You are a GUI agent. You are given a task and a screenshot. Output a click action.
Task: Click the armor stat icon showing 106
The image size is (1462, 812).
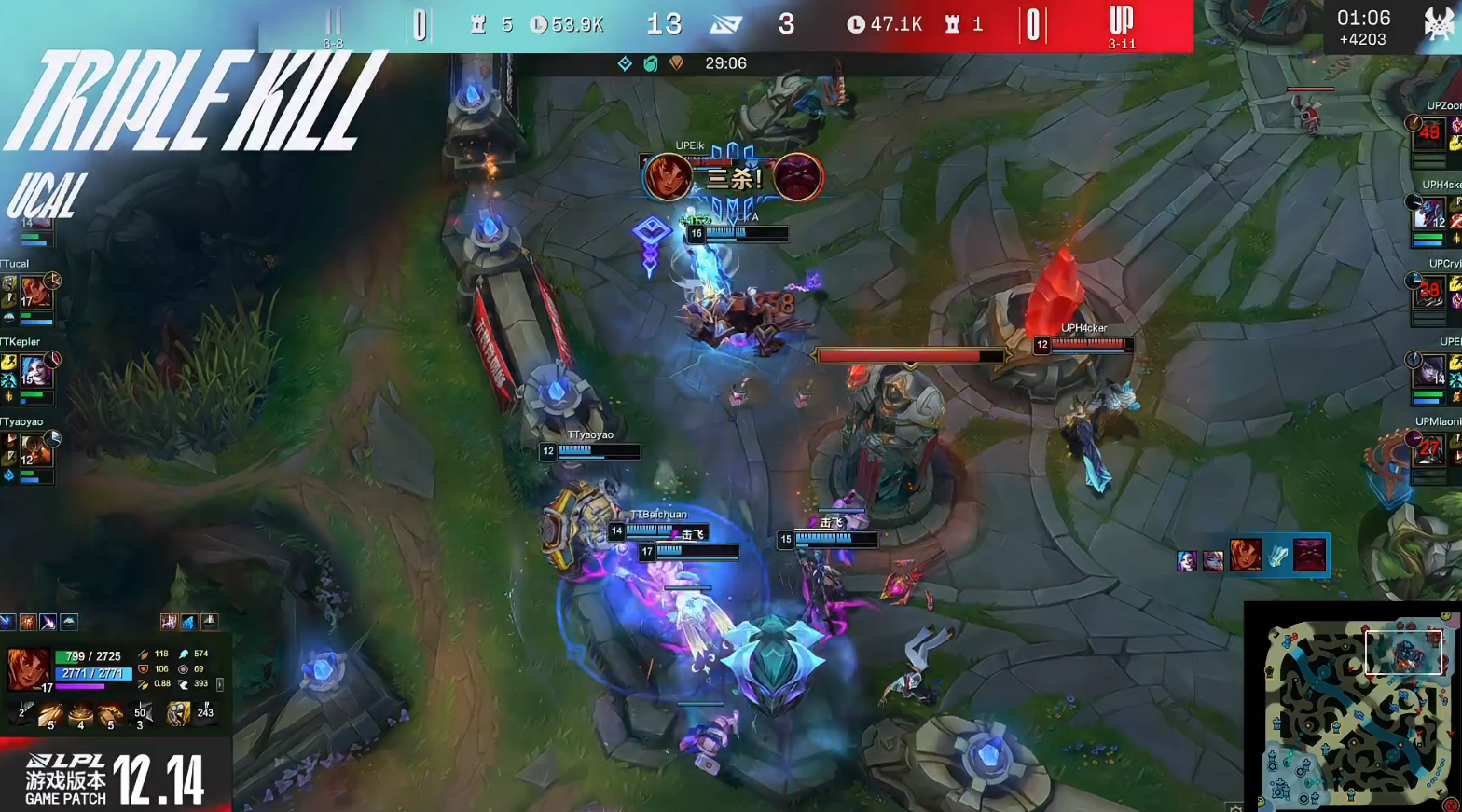coord(145,668)
